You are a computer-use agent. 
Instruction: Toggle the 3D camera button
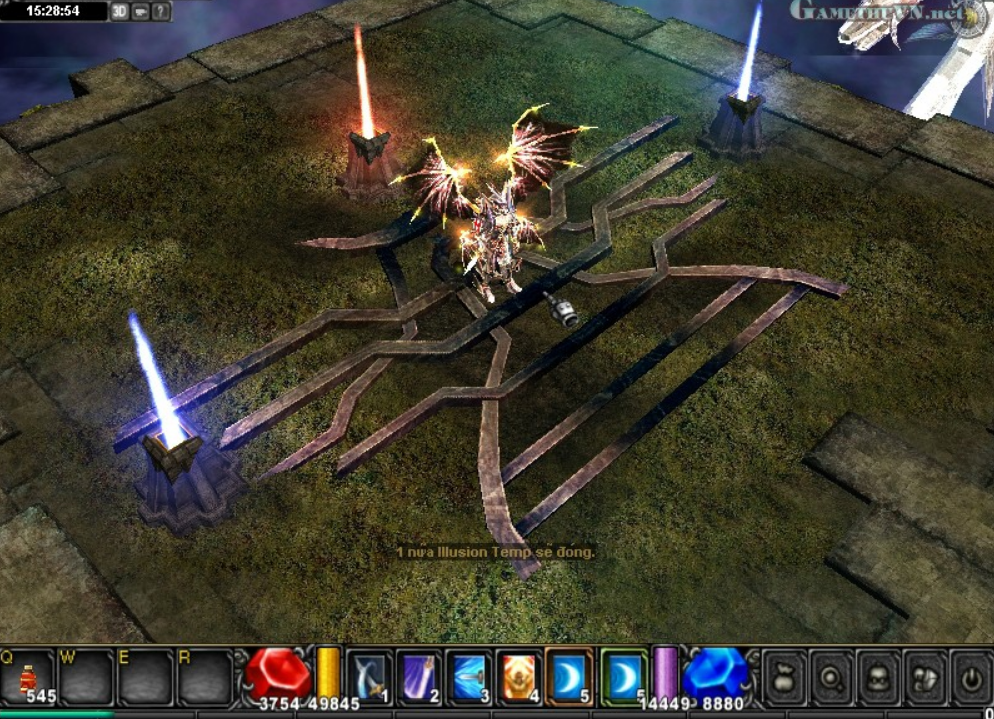tap(120, 12)
